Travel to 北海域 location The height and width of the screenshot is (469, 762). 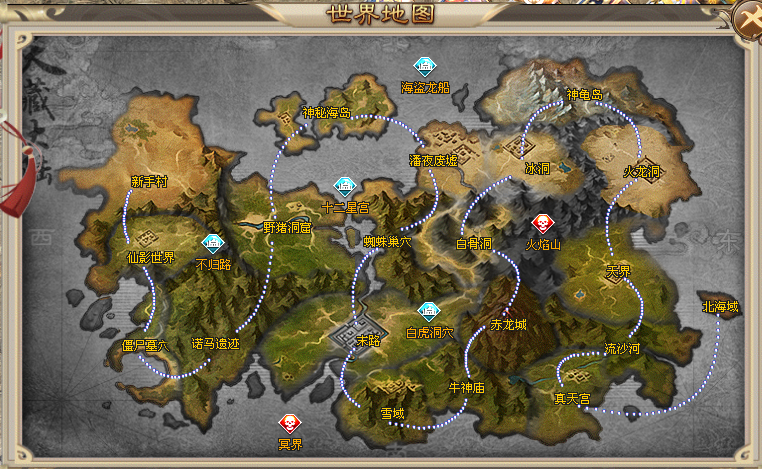point(720,306)
